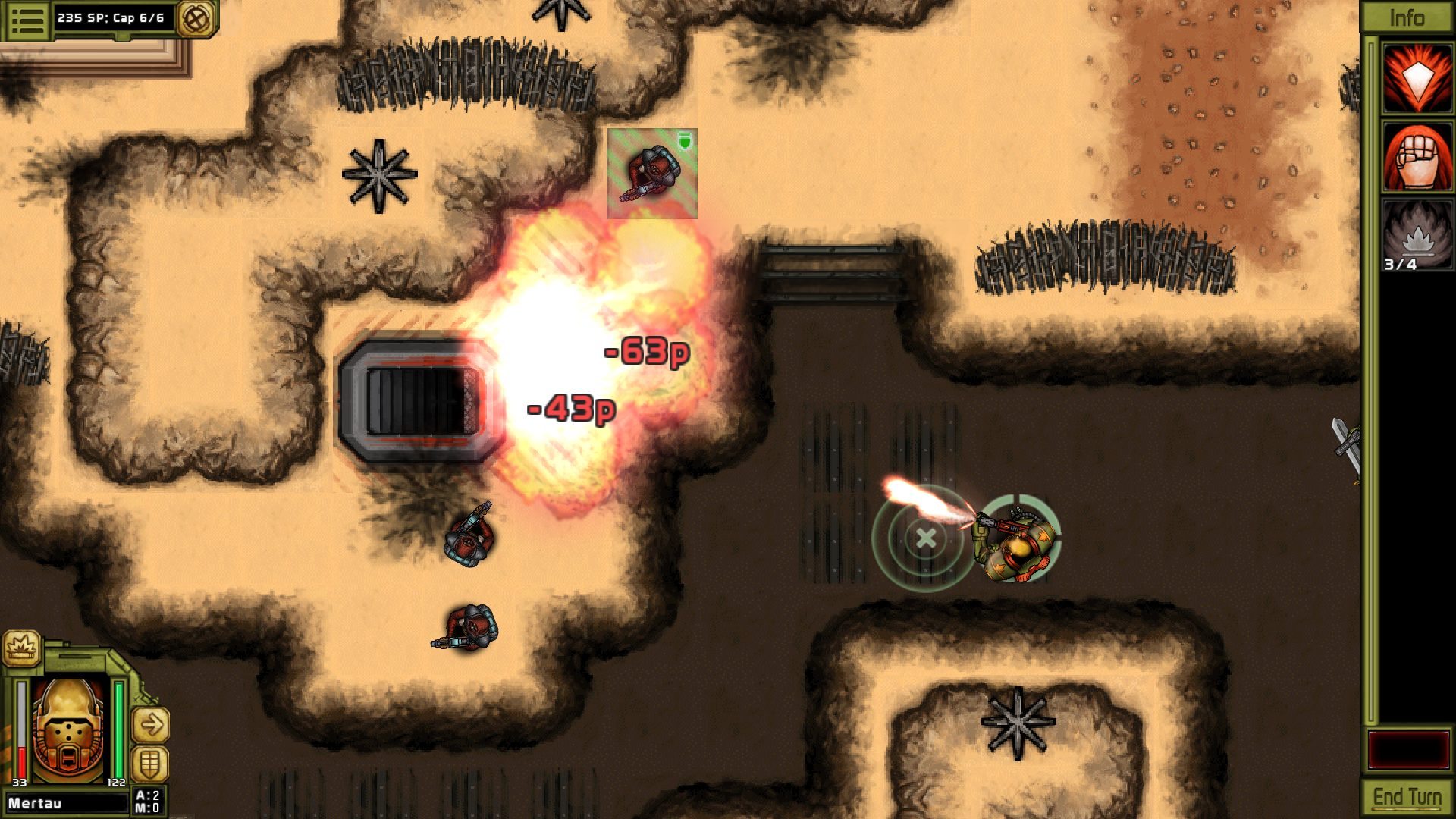Click the gold crosshair target button
This screenshot has width=1456, height=819.
[196, 18]
